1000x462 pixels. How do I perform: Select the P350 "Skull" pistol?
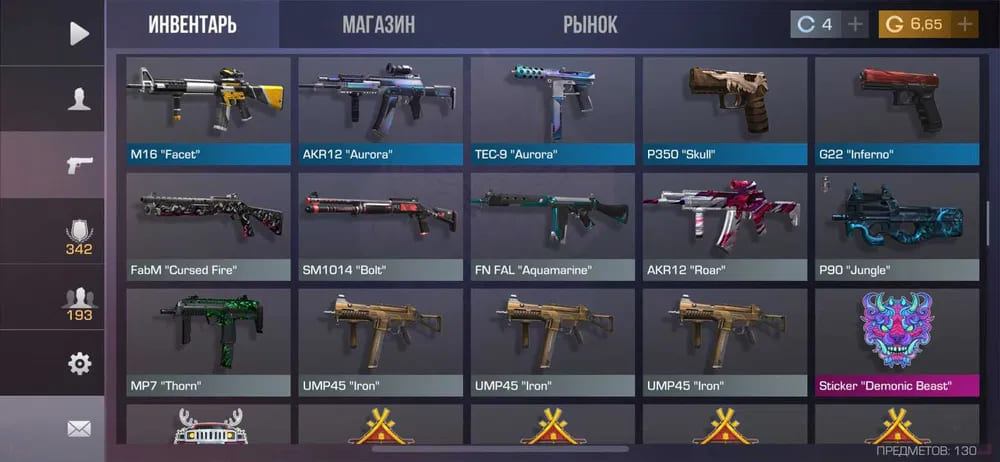(725, 108)
